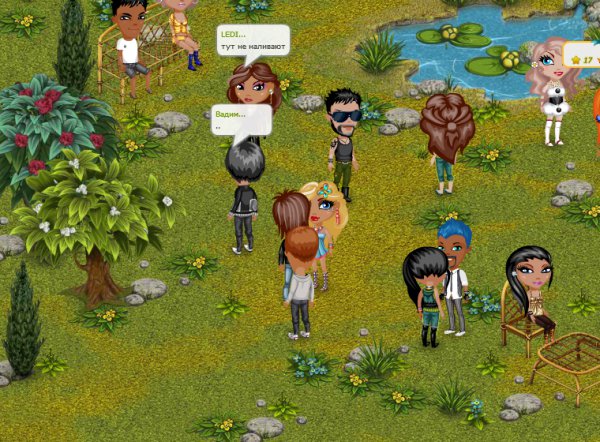Click LEDI's chat speech bubble
Screen dimensions: 600x442
pyautogui.click(x=253, y=41)
